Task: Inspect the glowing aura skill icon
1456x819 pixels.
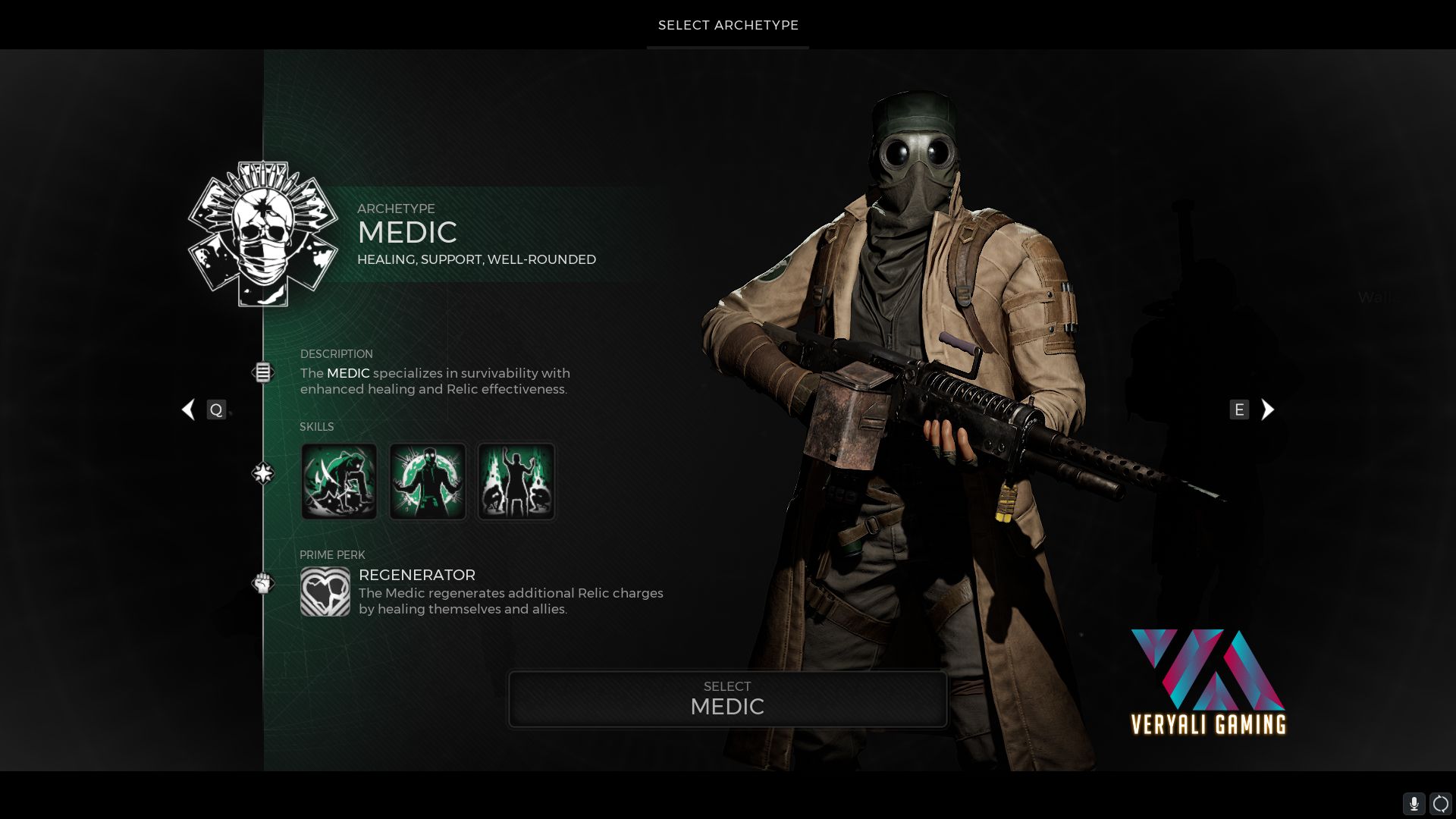Action: 428,482
